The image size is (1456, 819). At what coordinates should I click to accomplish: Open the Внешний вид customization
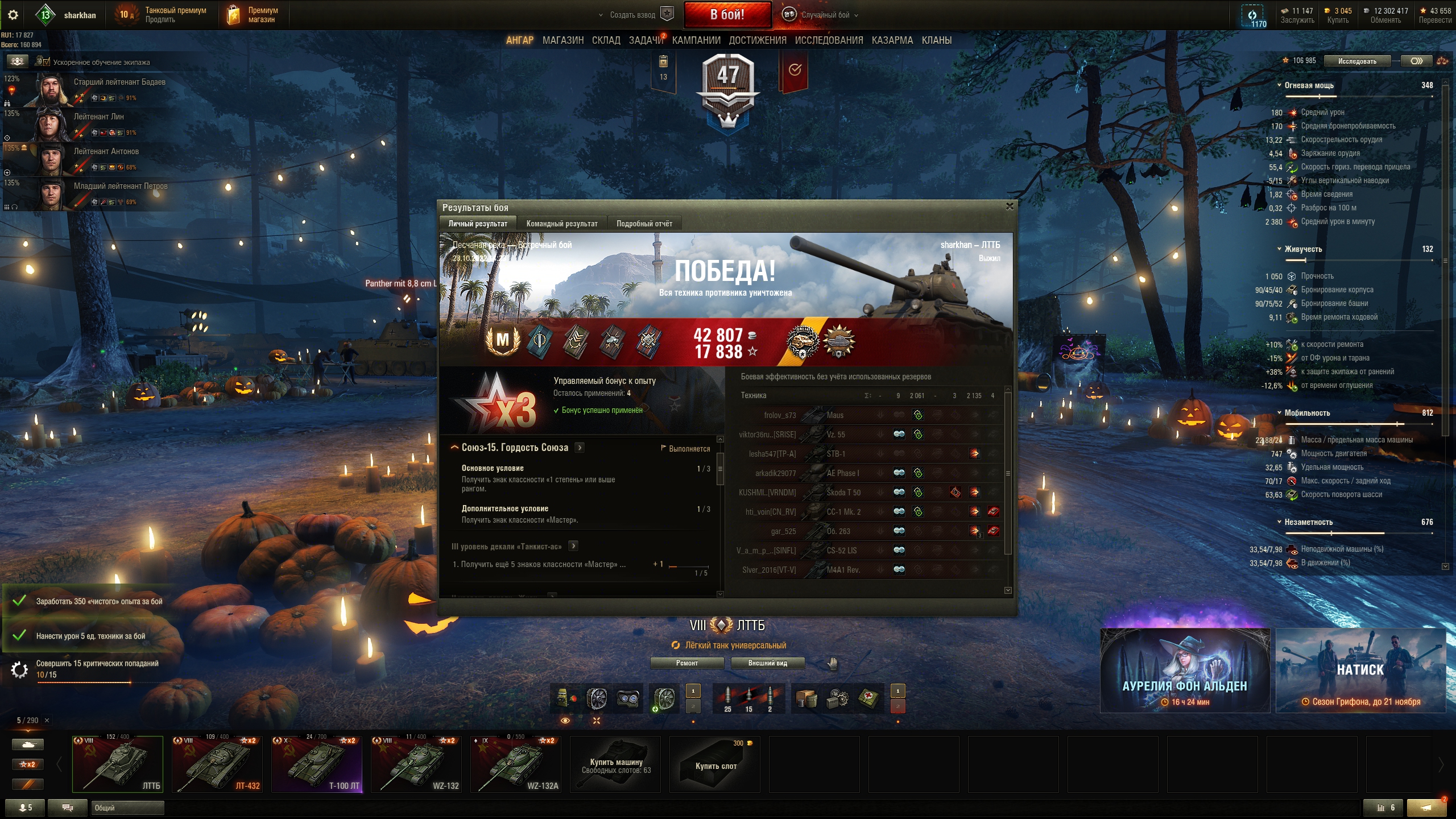(x=767, y=663)
